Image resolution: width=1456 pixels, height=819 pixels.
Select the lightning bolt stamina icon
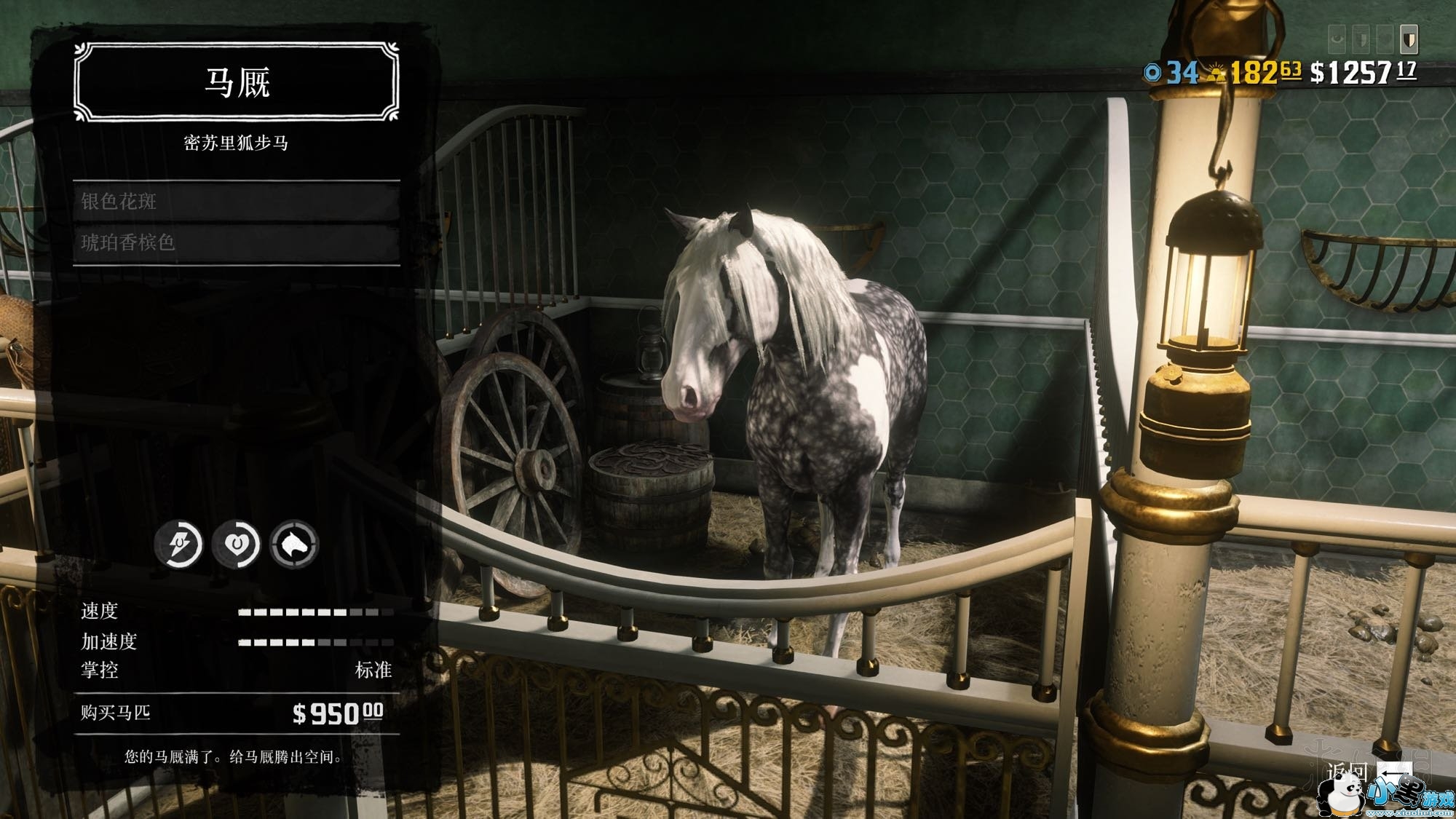point(179,543)
